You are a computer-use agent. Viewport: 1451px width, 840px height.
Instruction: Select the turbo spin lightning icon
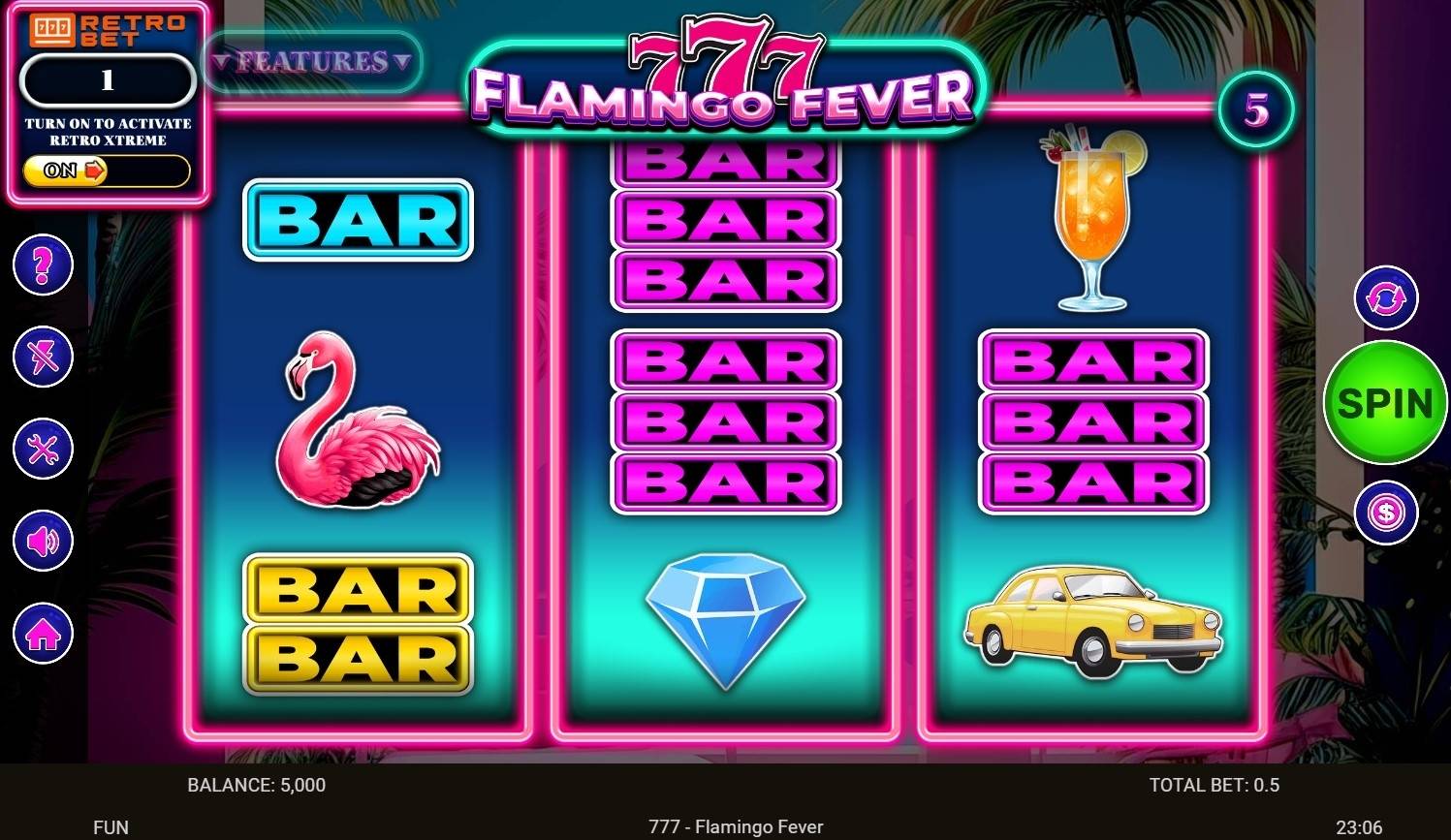(x=42, y=357)
